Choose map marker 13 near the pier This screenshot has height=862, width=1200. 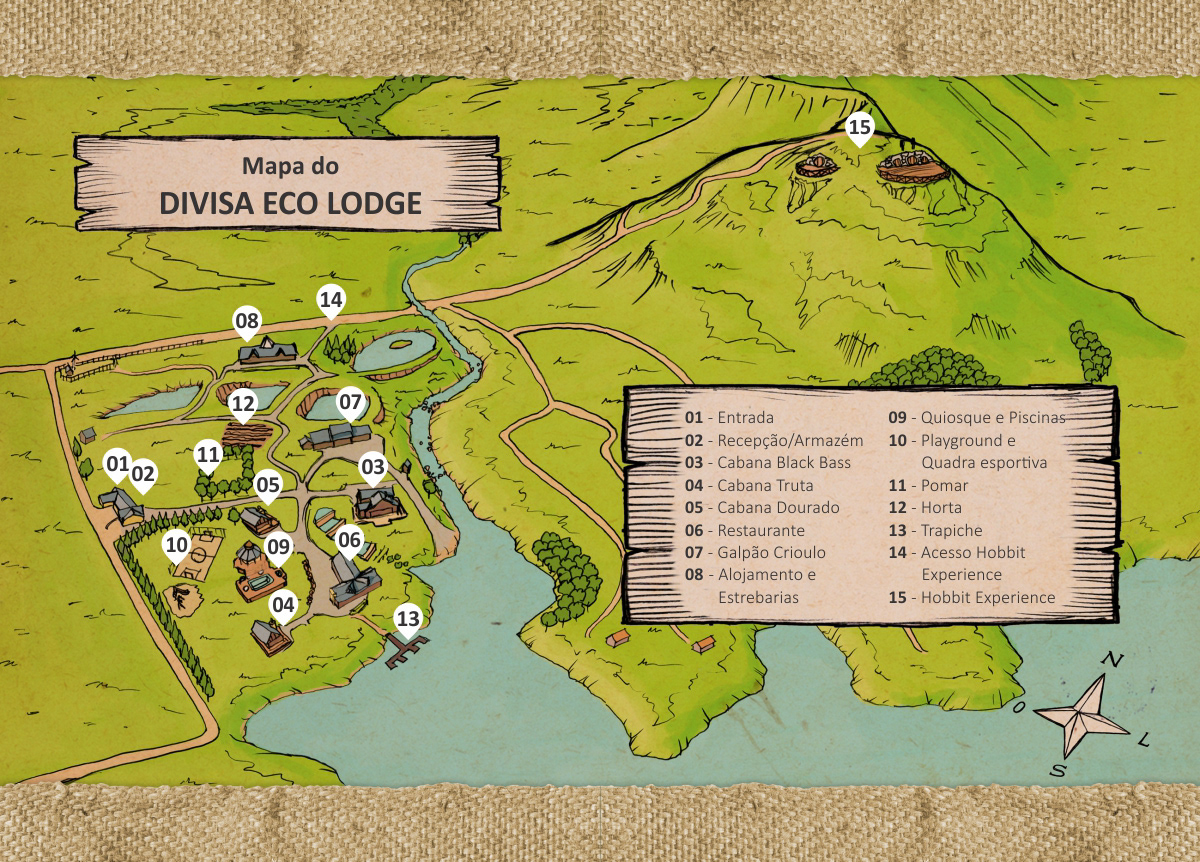[408, 619]
